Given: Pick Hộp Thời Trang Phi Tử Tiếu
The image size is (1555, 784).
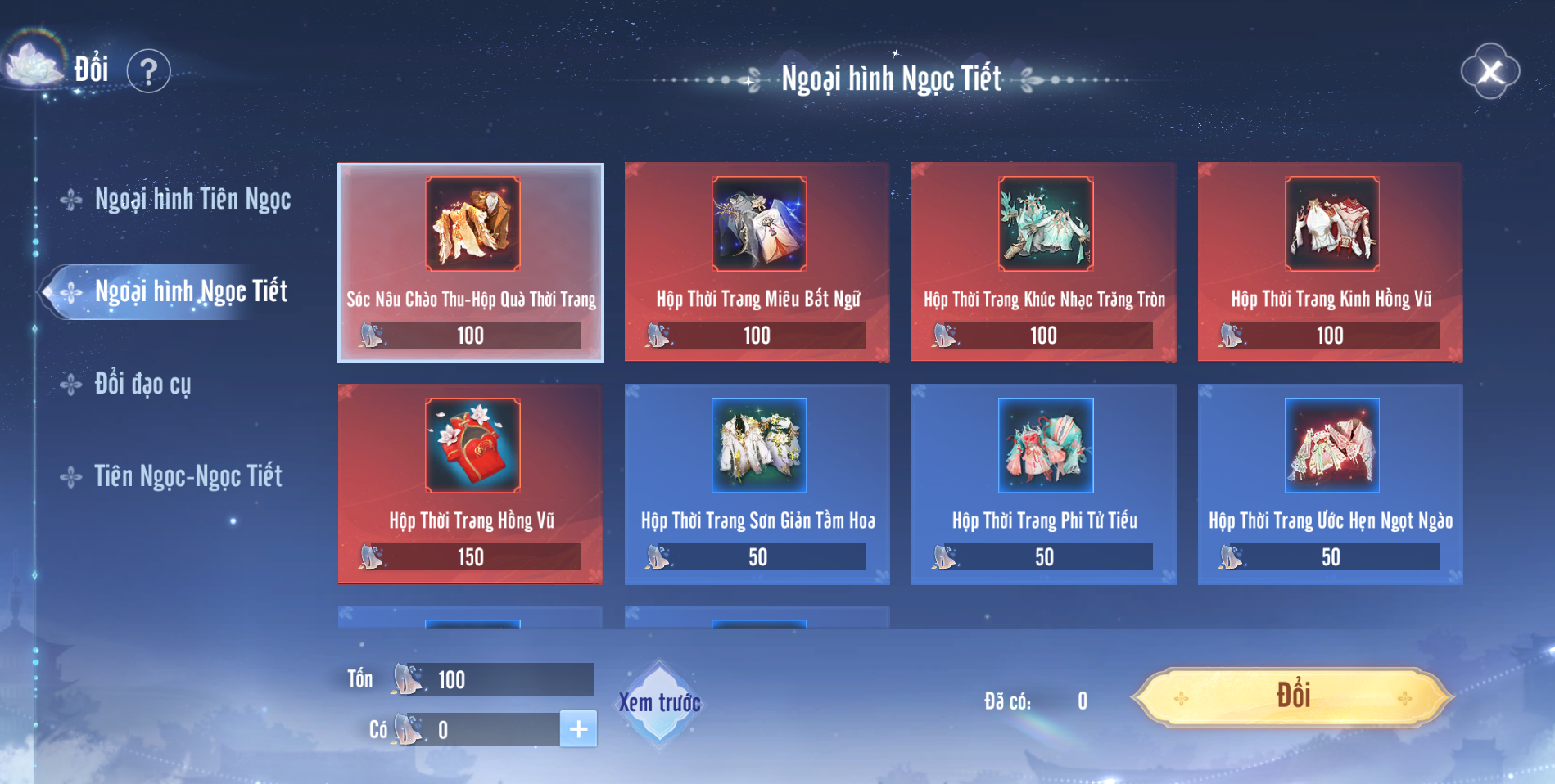Looking at the screenshot, I should pyautogui.click(x=1044, y=484).
